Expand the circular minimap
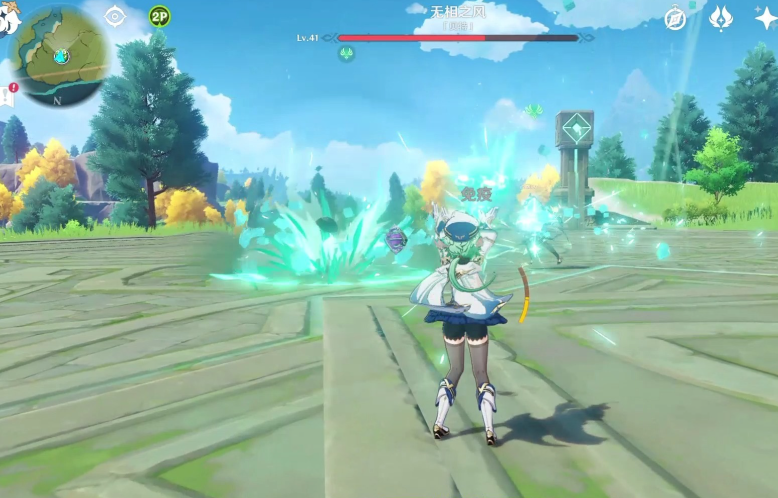 tap(59, 58)
